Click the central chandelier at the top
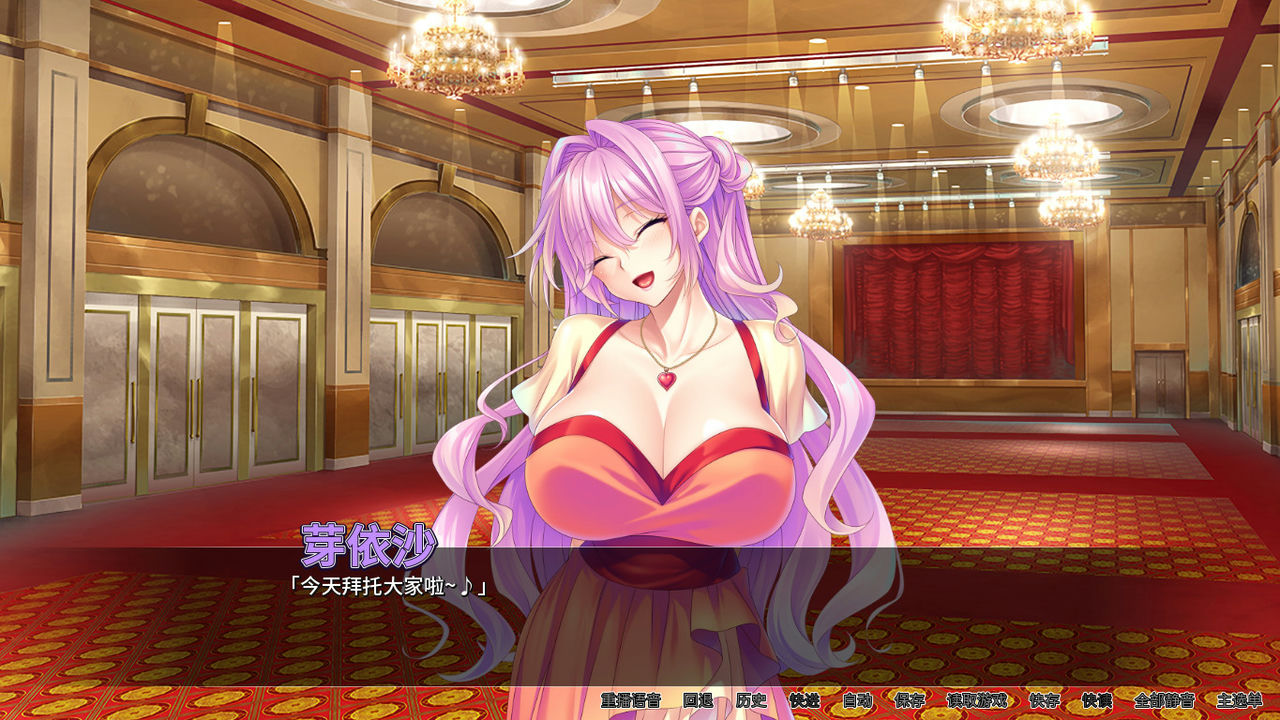 pyautogui.click(x=452, y=55)
